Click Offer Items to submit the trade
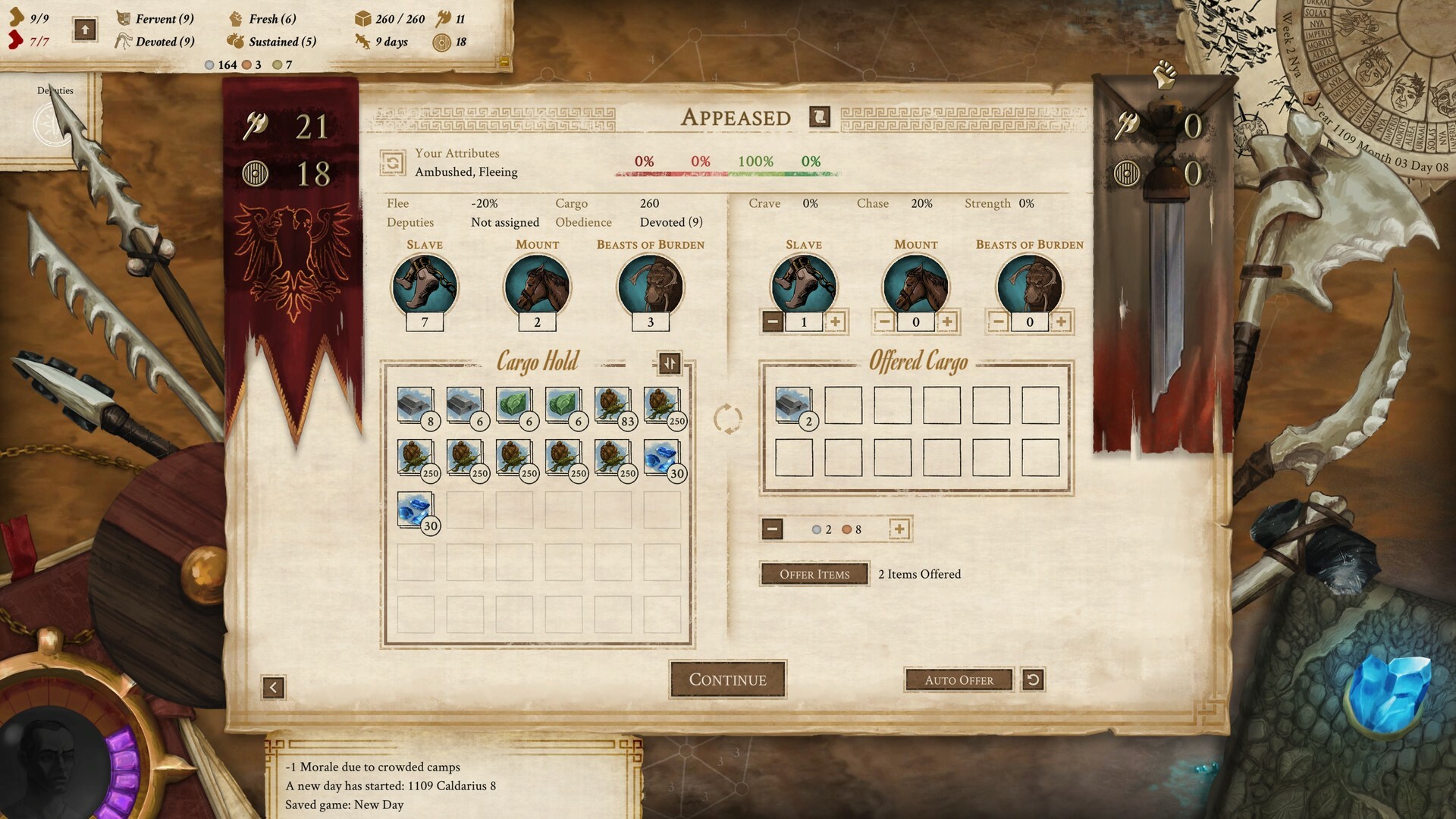 (x=814, y=574)
